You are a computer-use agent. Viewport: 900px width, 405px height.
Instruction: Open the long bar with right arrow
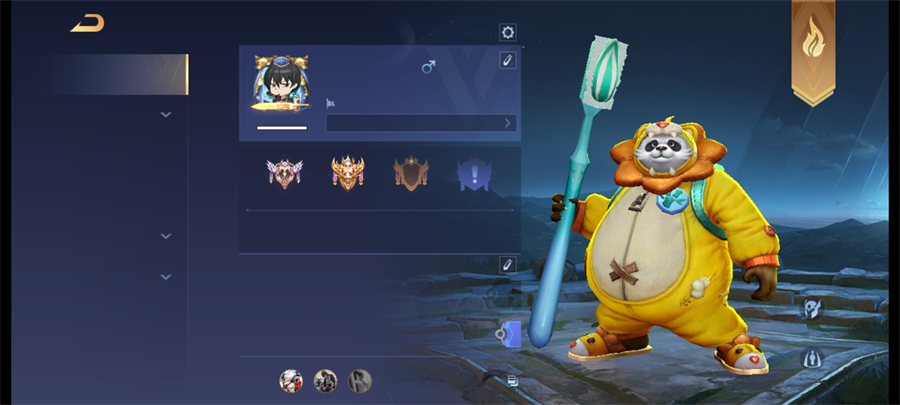[x=421, y=123]
